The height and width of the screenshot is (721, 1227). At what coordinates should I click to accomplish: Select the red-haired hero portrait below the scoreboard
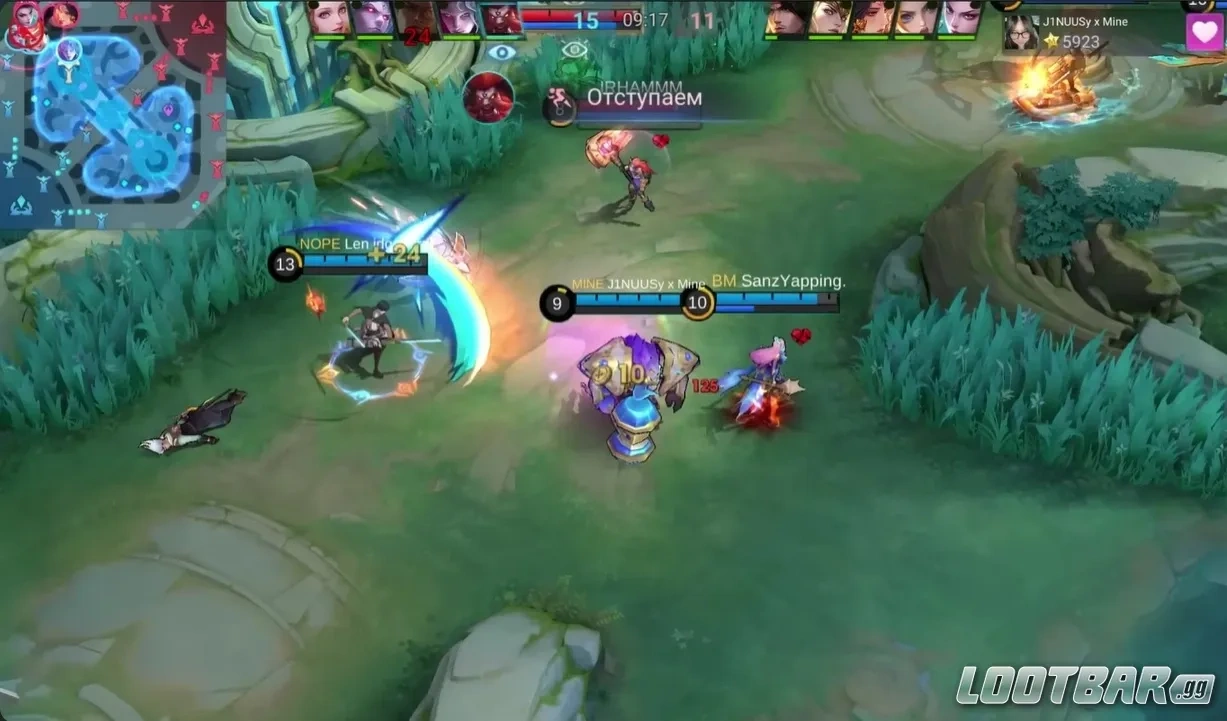pyautogui.click(x=489, y=98)
